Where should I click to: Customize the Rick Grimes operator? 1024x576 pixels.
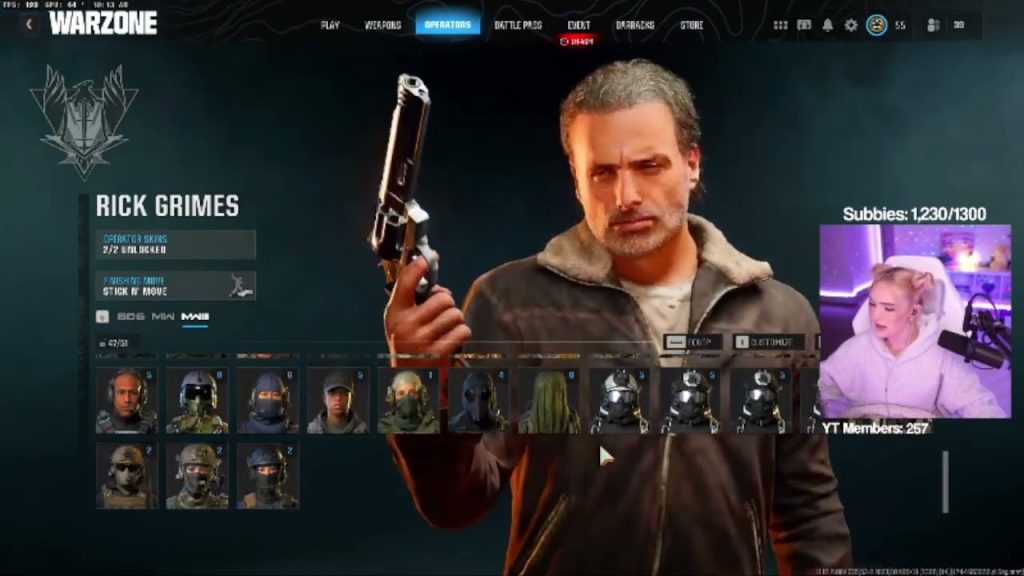(769, 342)
